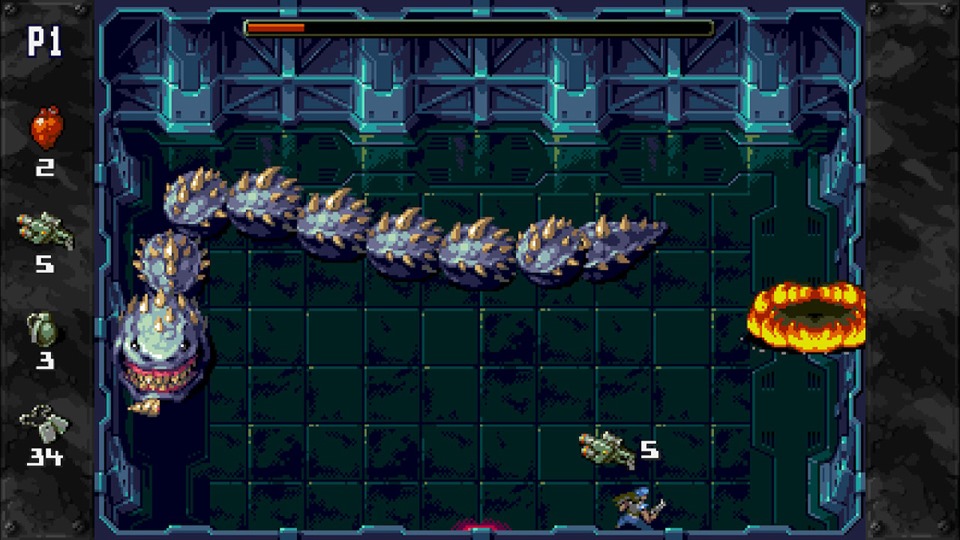This screenshot has height=540, width=960.
Task: Click the dog tags collectible icon
Action: [x=44, y=422]
